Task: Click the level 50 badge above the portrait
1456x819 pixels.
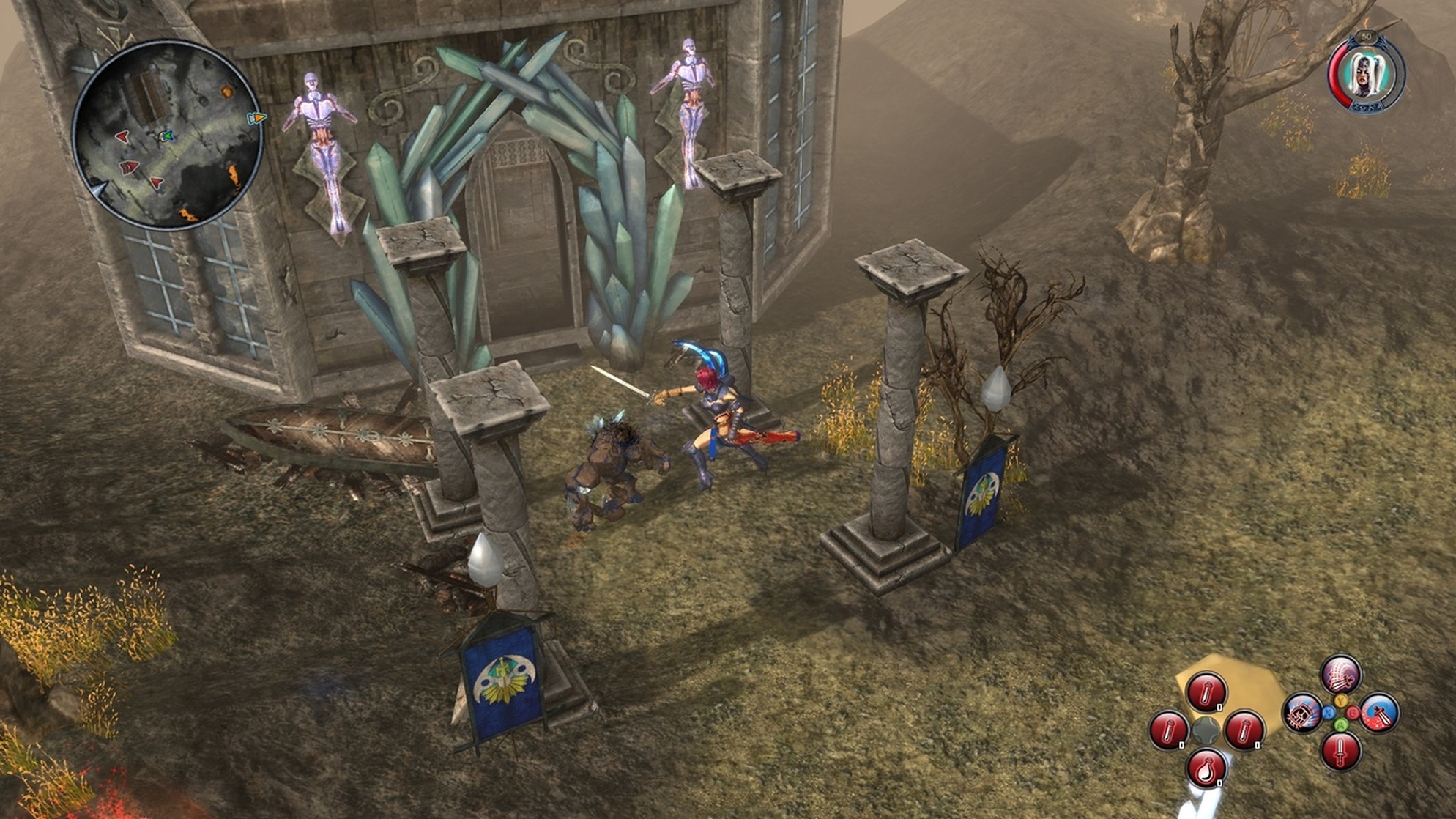Action: click(1367, 37)
